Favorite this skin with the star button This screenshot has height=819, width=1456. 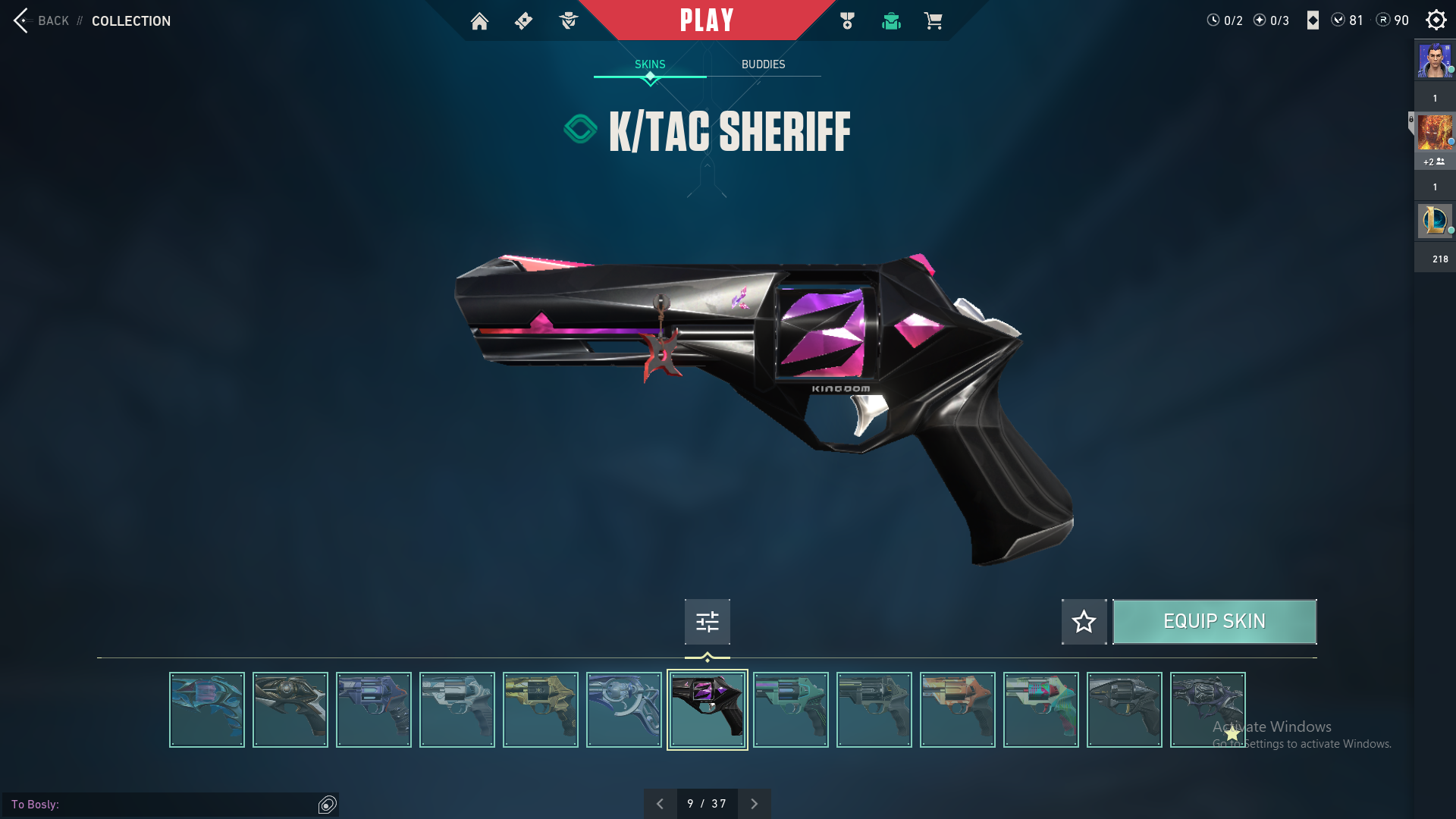pos(1084,622)
